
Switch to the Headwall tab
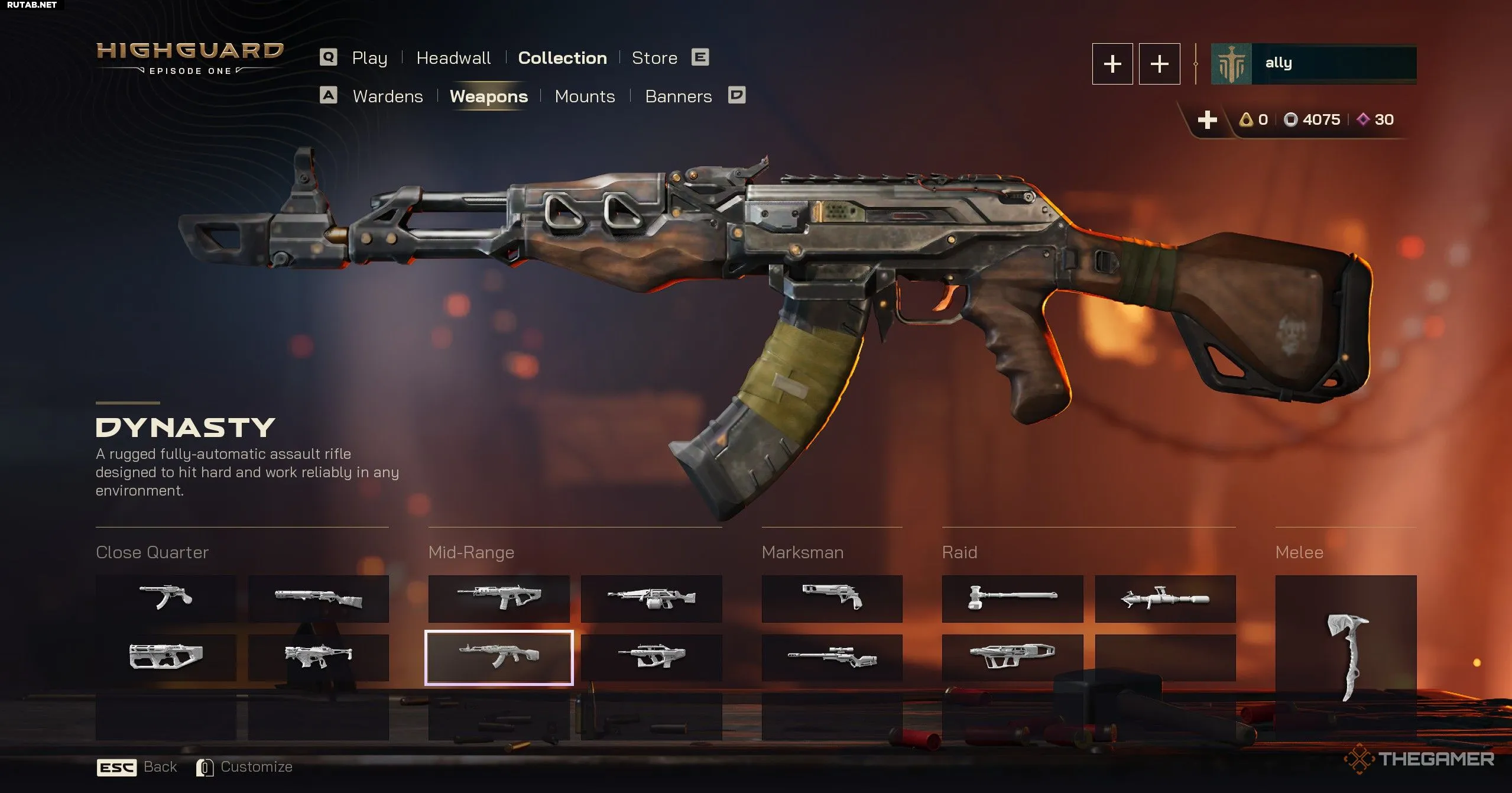453,58
